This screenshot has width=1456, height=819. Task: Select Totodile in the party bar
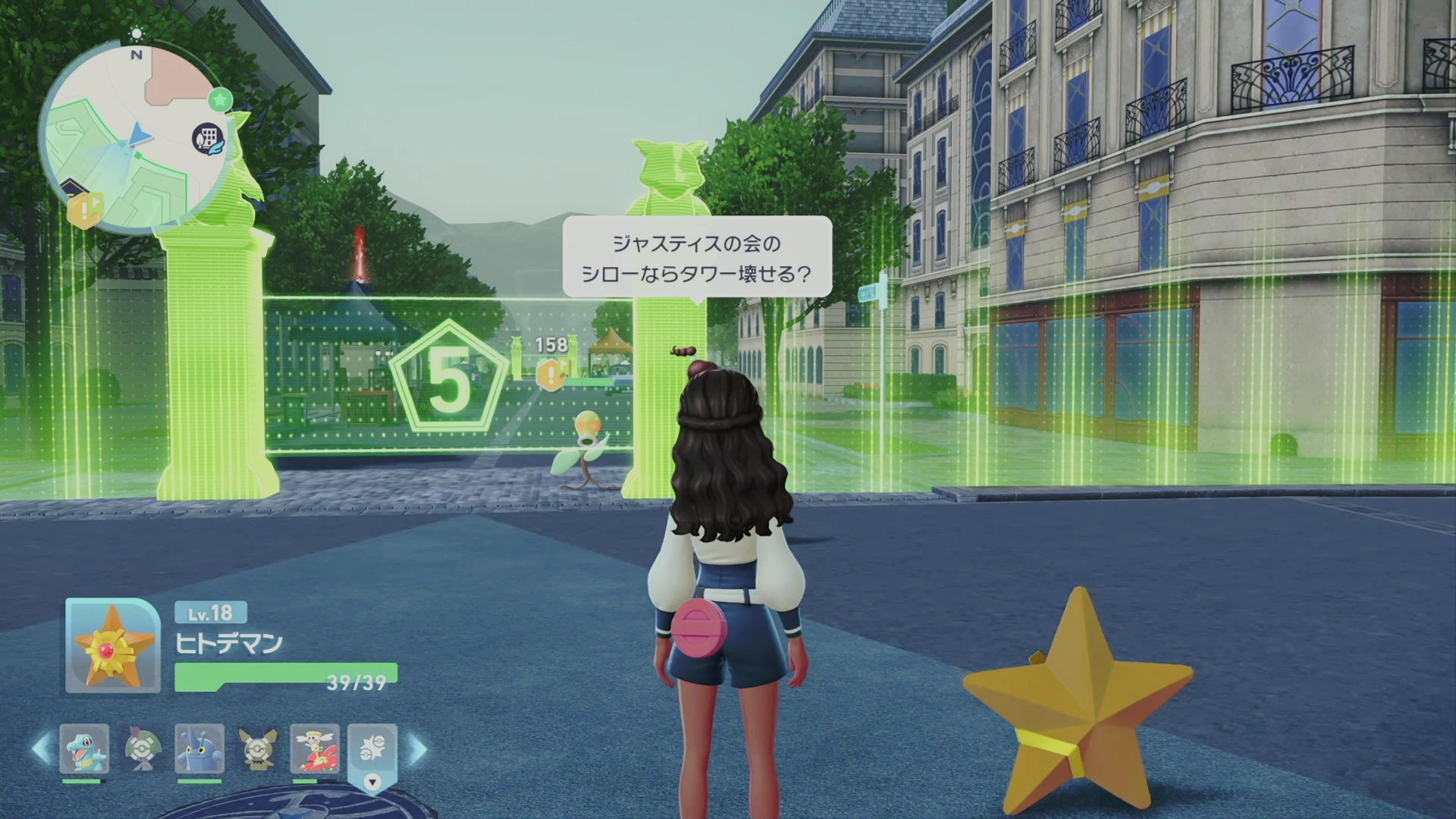point(83,748)
